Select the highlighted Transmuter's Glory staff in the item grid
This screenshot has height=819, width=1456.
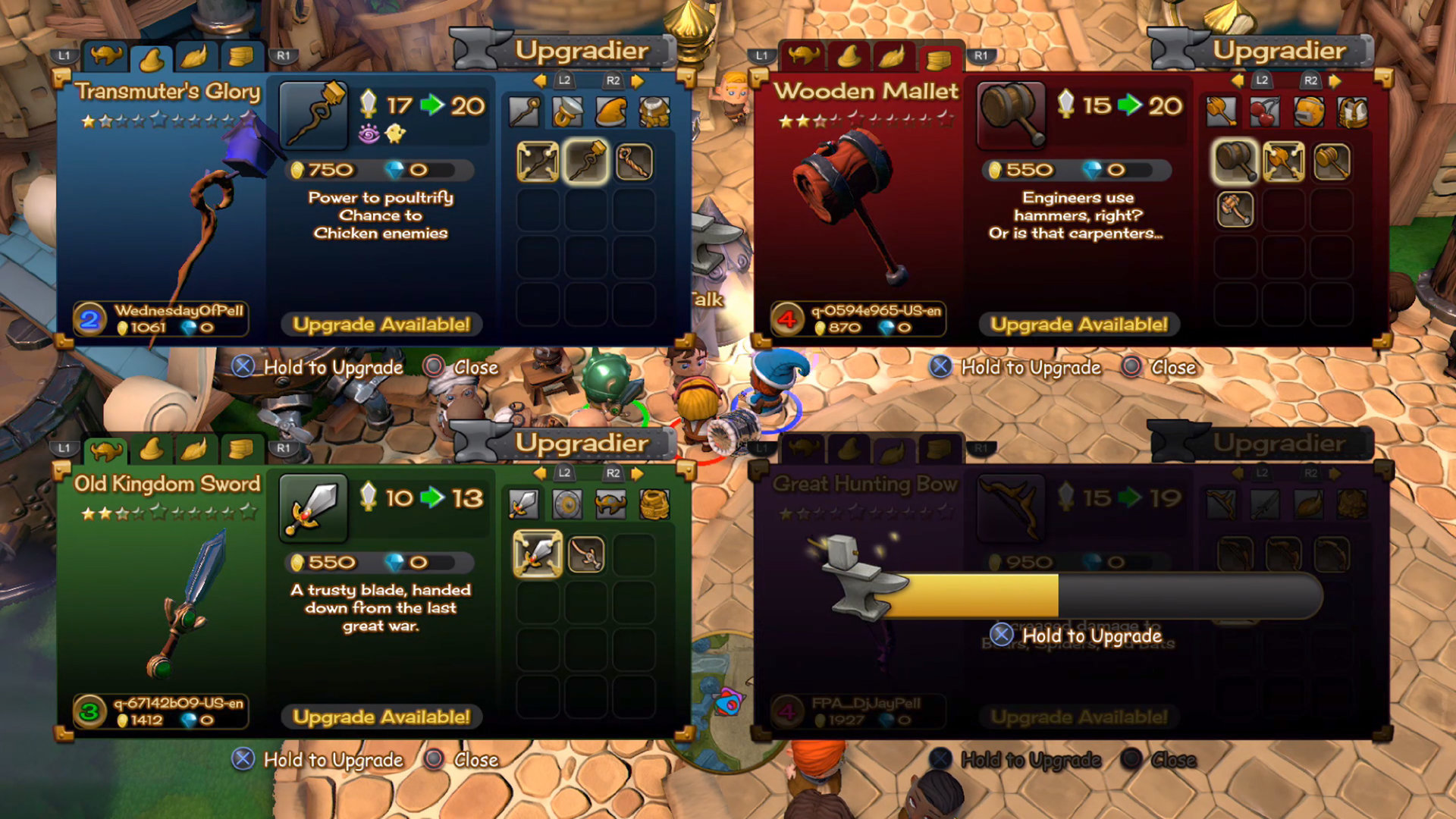[586, 162]
